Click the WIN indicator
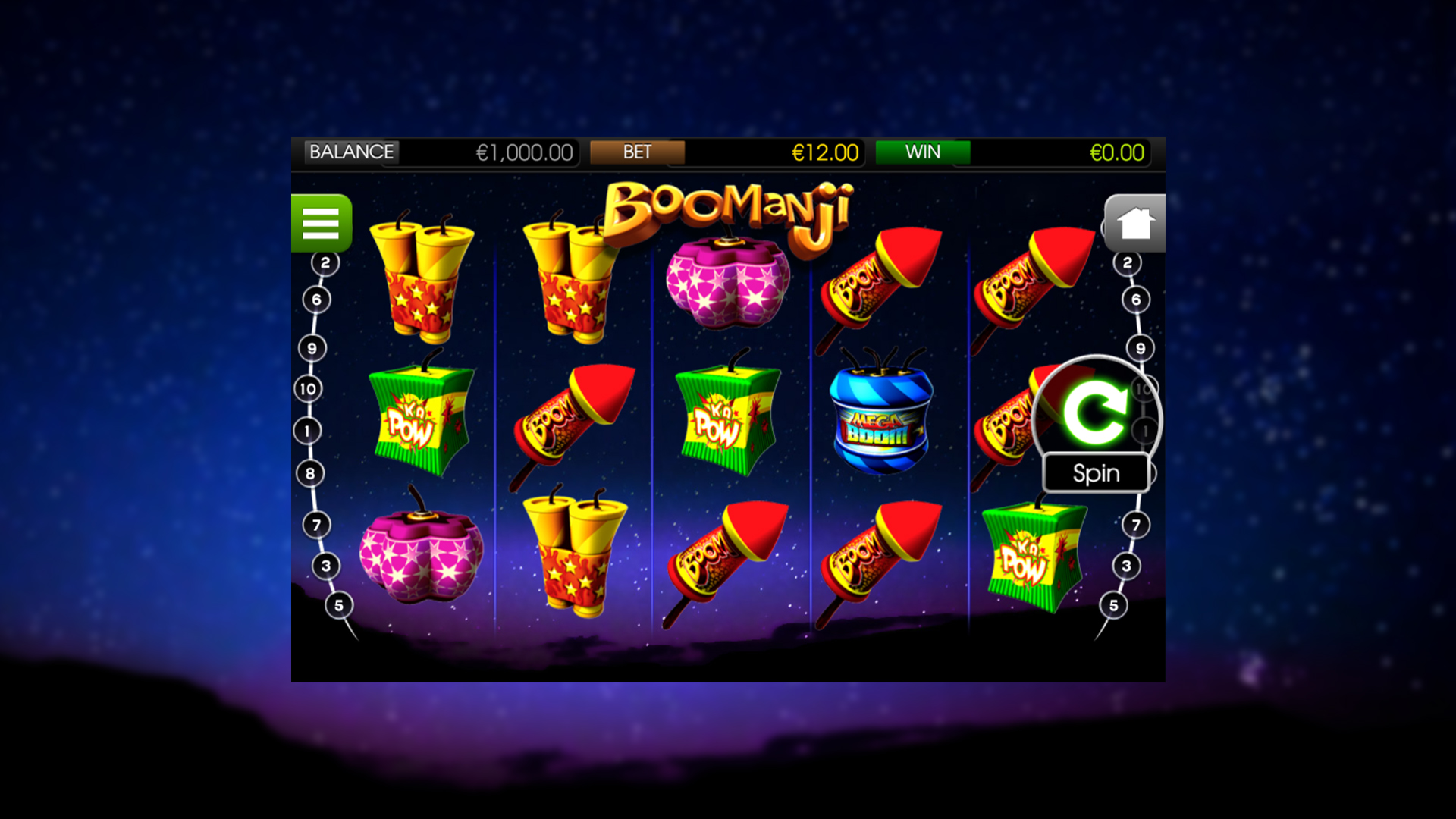 coord(923,152)
